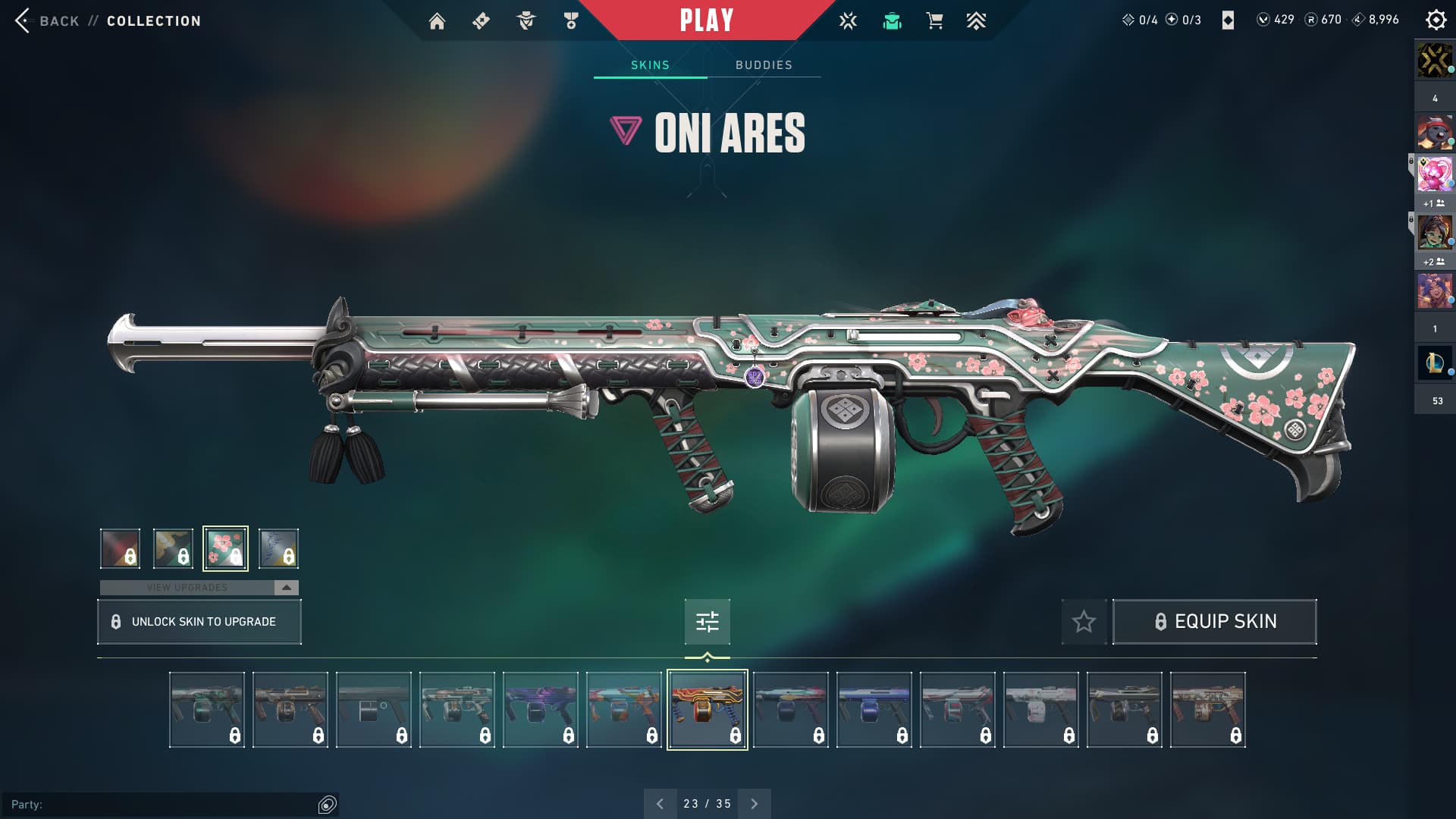Open settings with the gear icon
This screenshot has height=819, width=1456.
tap(1436, 20)
